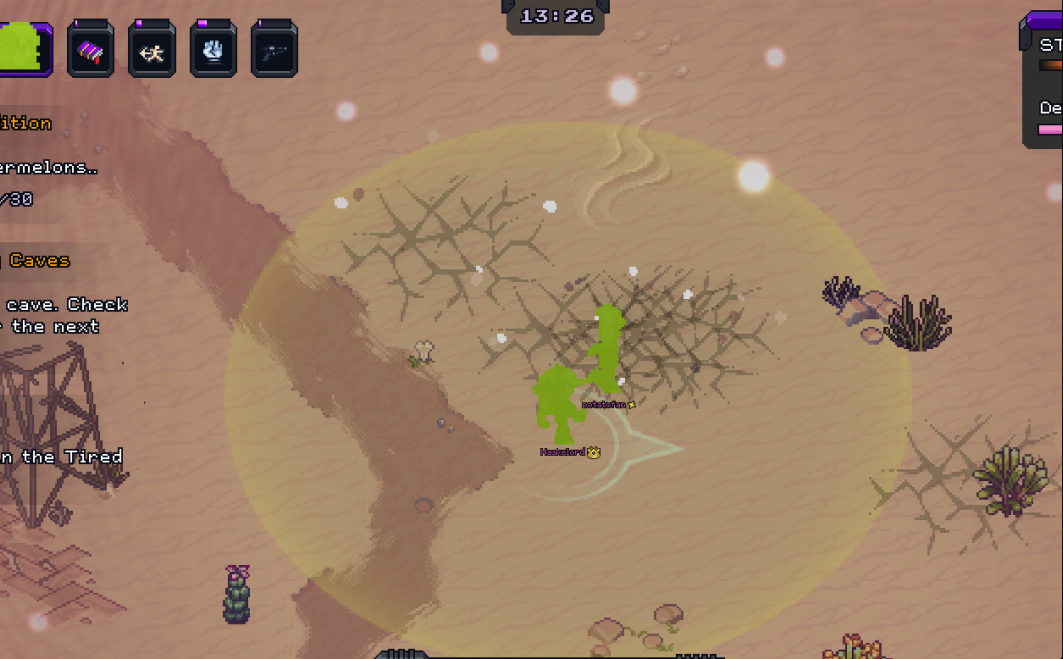Select the dark pistol ability slot
The width and height of the screenshot is (1063, 659).
pyautogui.click(x=274, y=51)
